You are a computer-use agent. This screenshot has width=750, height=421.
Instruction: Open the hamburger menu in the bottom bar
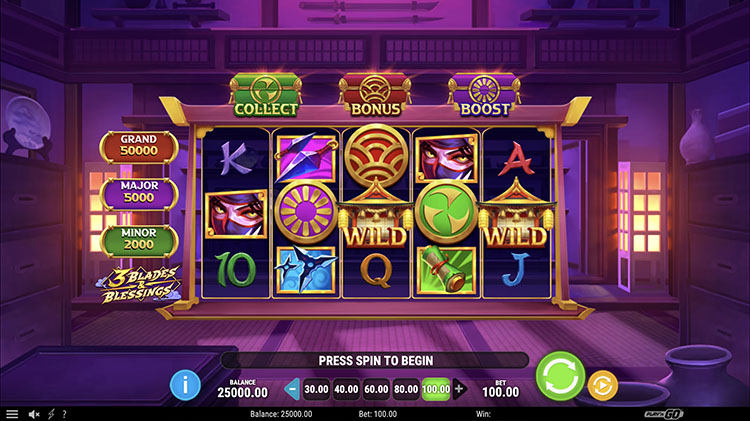pos(12,414)
